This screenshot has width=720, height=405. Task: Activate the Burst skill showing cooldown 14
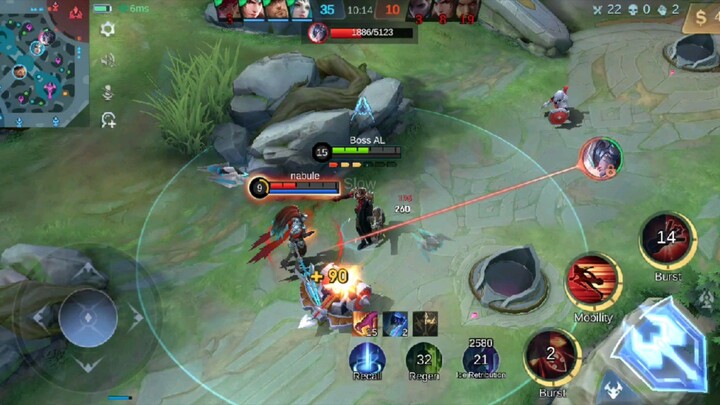click(x=667, y=238)
